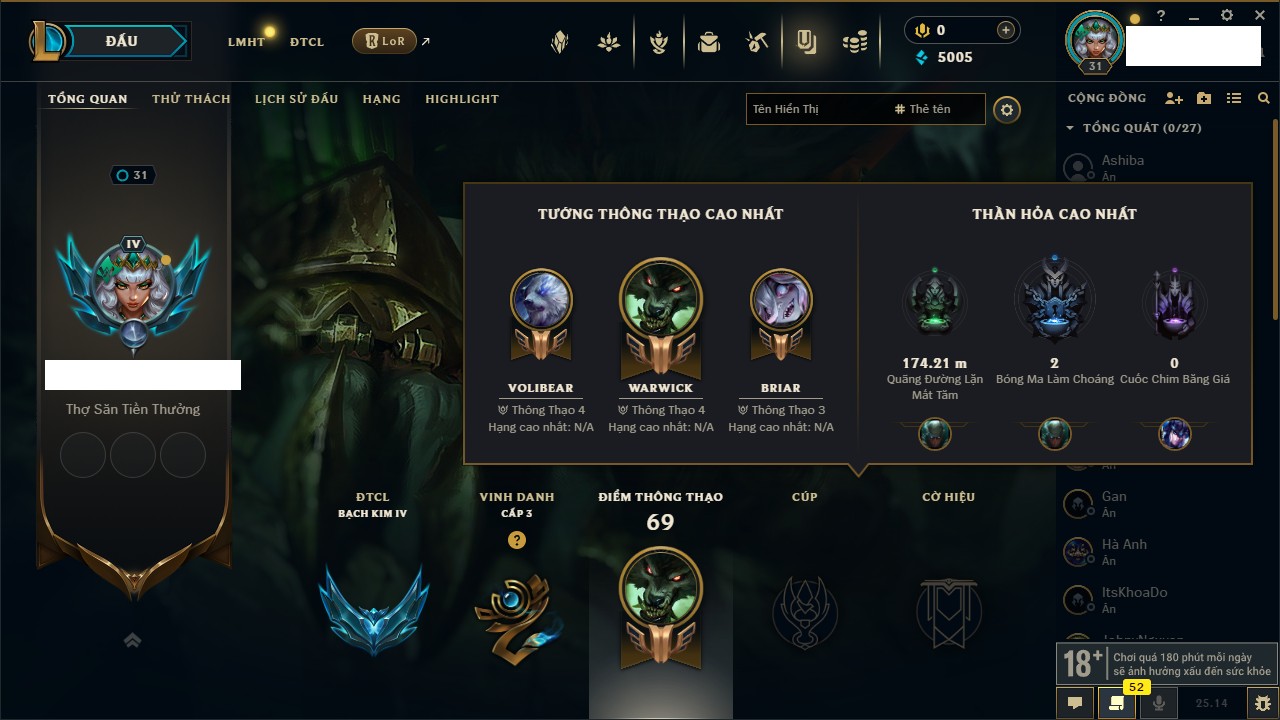Select the HẠNG profile tab

(381, 99)
